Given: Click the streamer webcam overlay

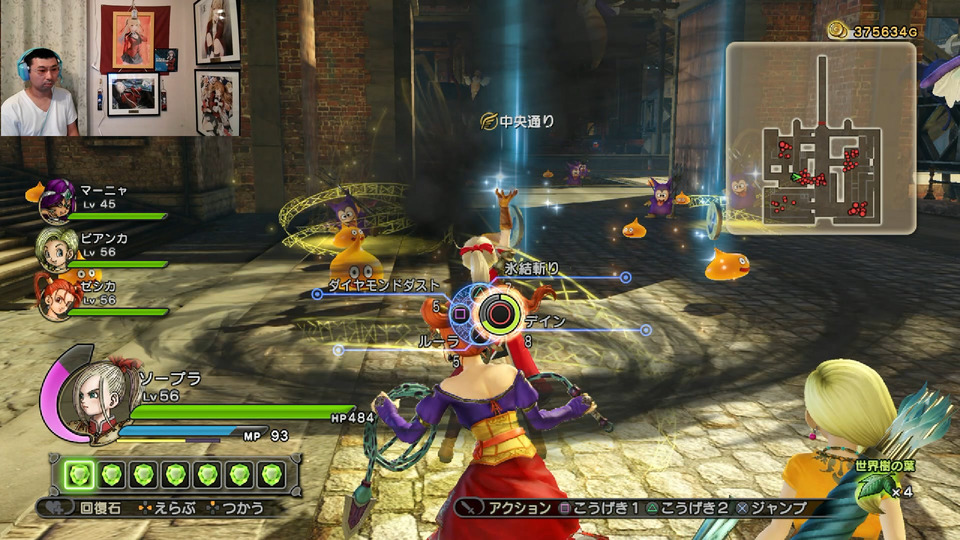Looking at the screenshot, I should (120, 68).
